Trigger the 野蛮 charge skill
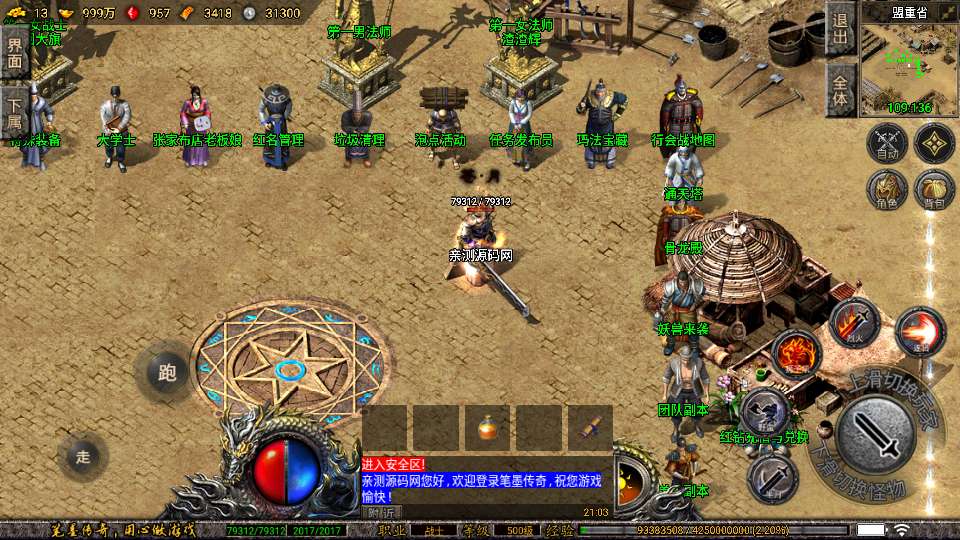 pos(765,410)
